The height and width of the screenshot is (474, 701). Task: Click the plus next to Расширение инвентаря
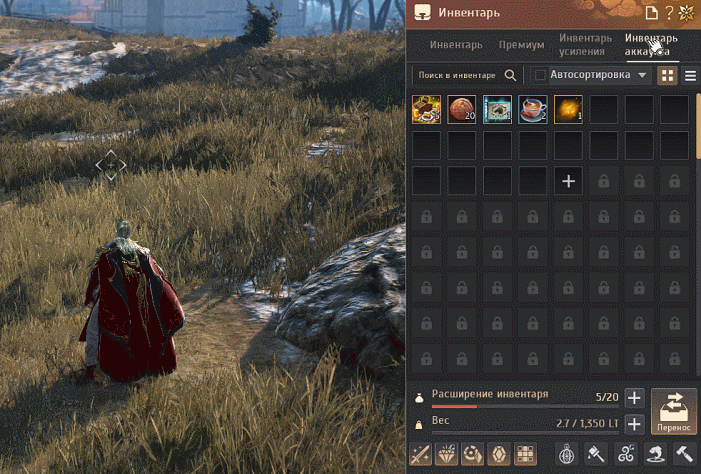[x=634, y=397]
